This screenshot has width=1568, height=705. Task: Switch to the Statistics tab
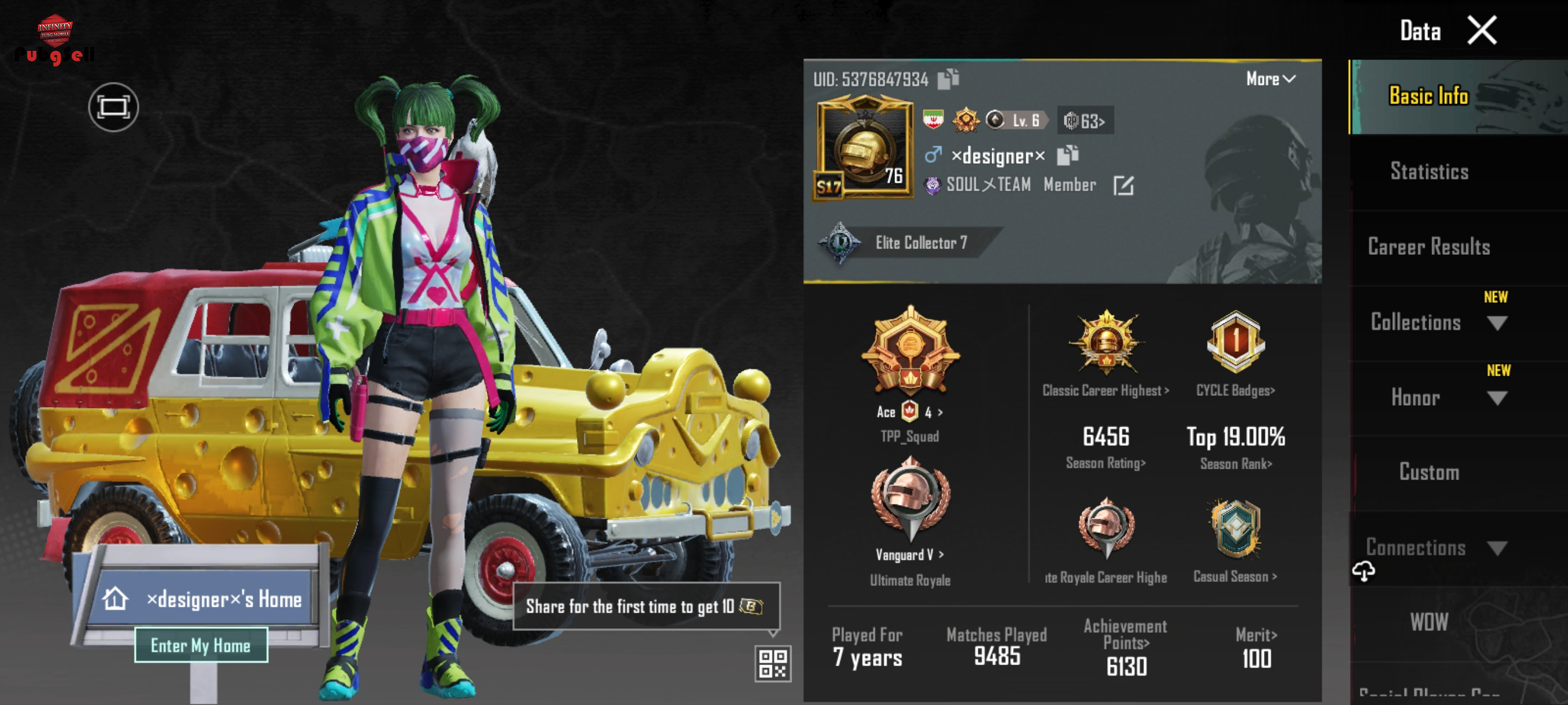coord(1429,172)
